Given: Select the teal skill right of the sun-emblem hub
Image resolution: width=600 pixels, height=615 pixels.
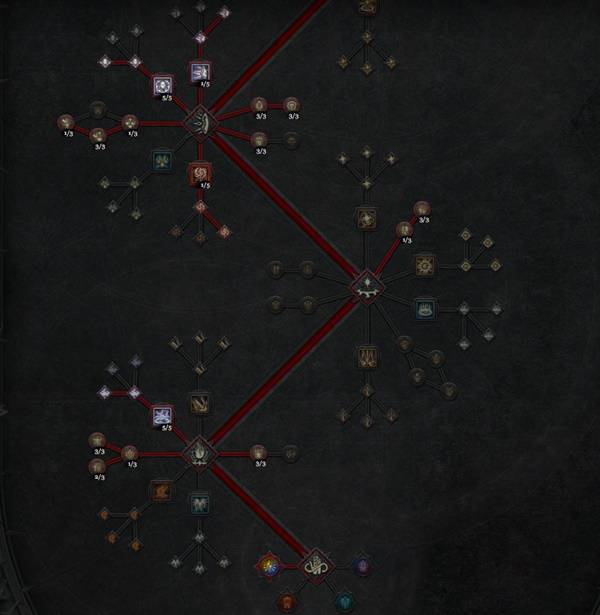Looking at the screenshot, I should point(425,309).
